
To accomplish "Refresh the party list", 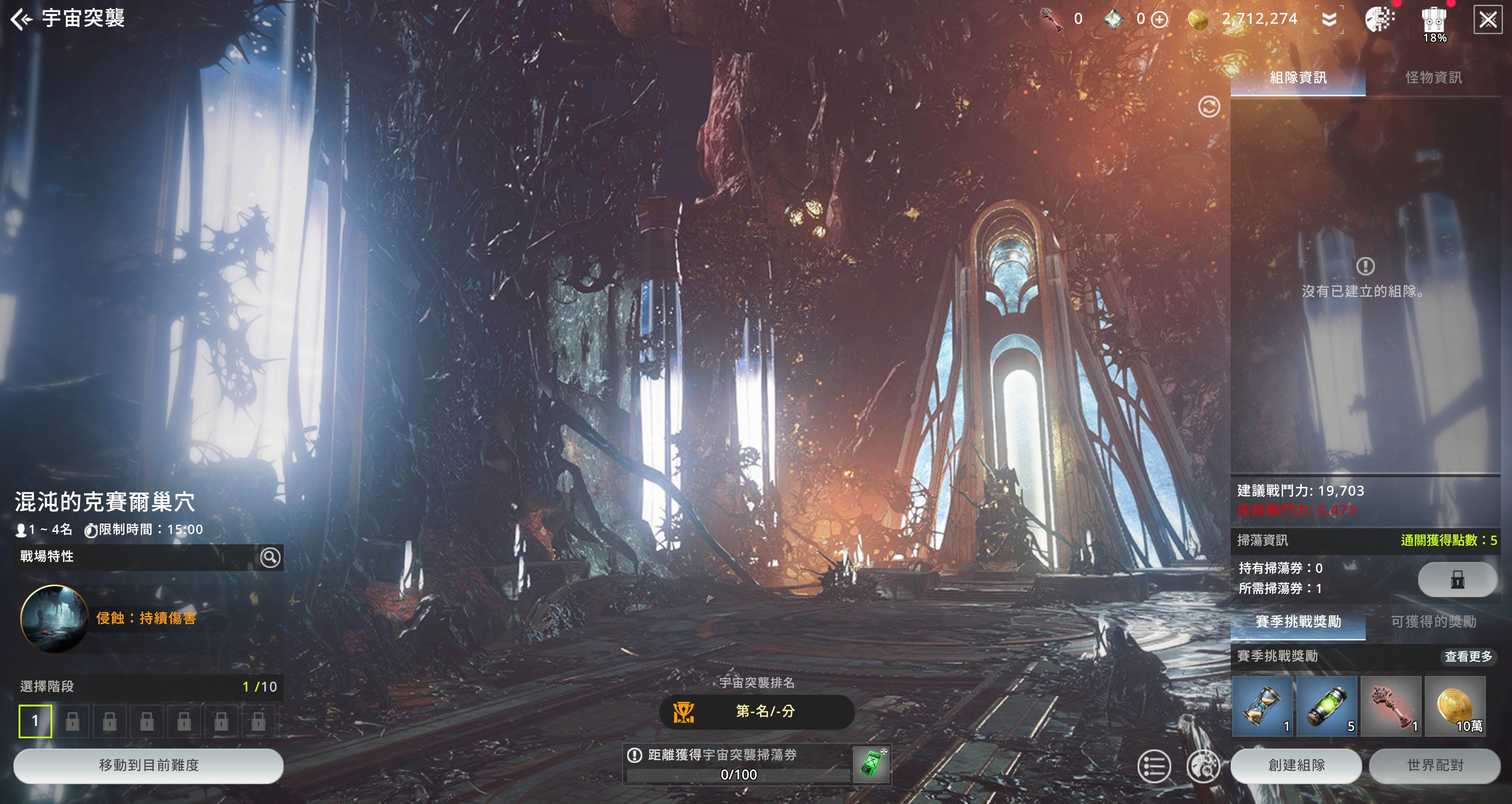I will click(x=1208, y=107).
